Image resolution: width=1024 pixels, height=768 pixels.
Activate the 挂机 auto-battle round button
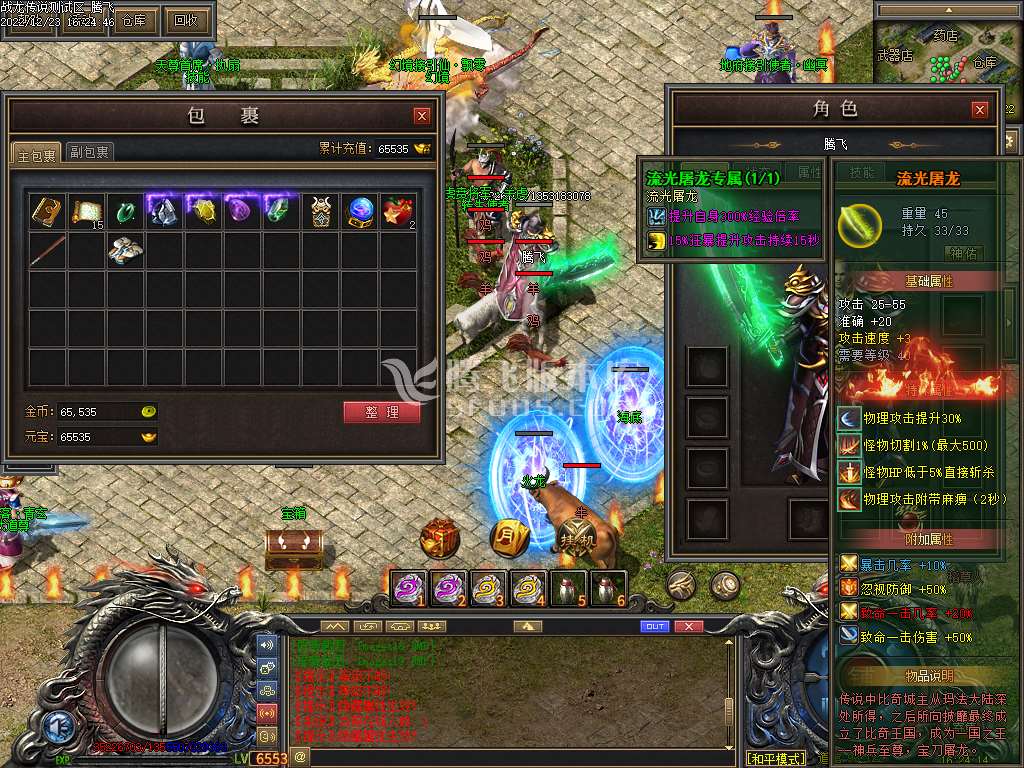click(x=578, y=539)
